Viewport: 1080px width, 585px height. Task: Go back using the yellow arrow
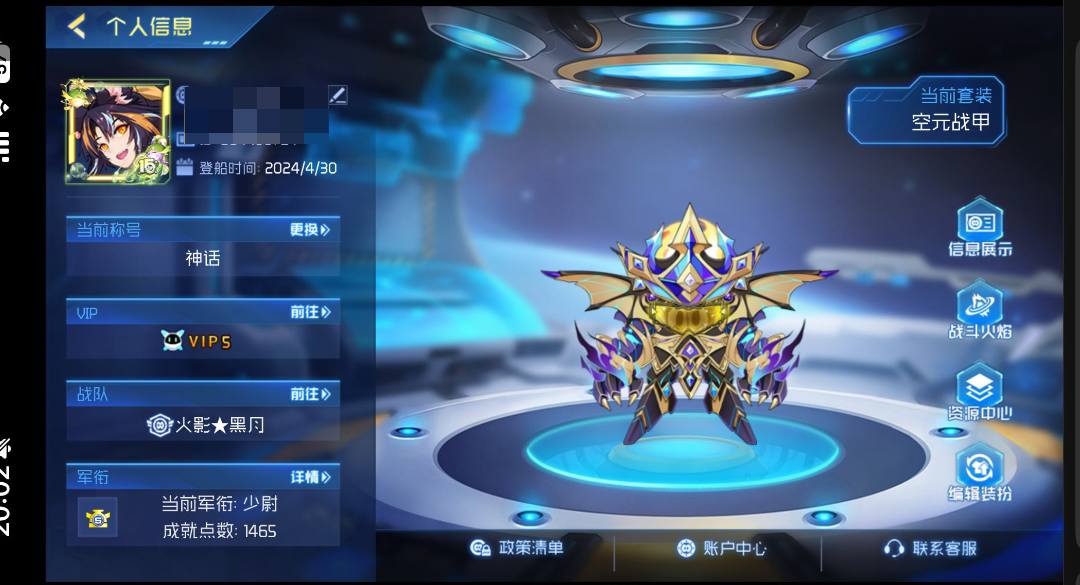coord(77,25)
